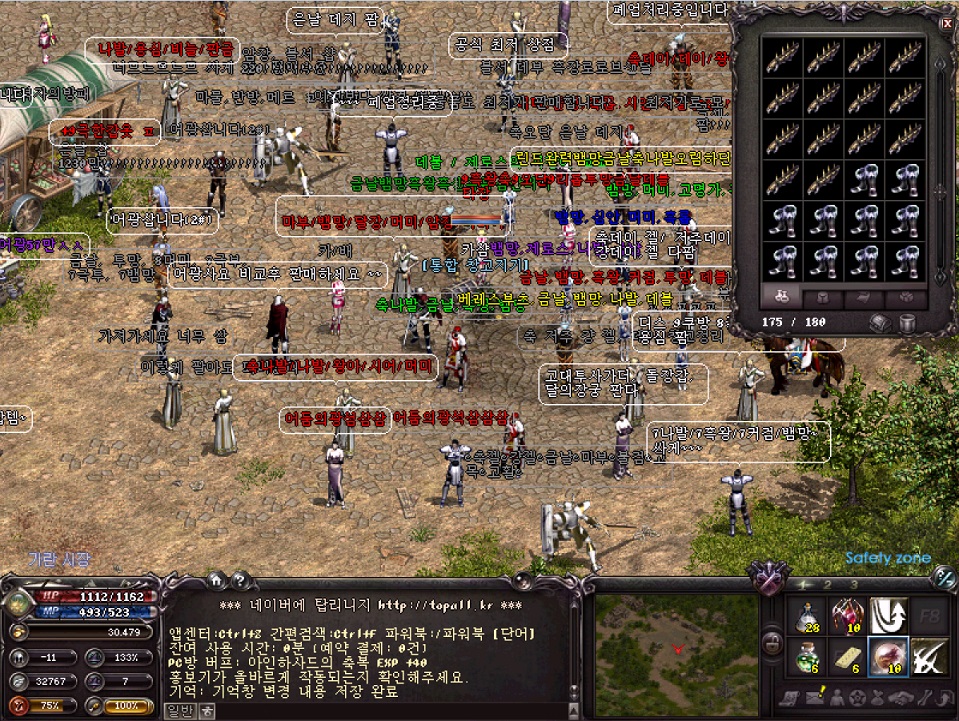Select the highlighted dragon orb hotbar slot
Image resolution: width=959 pixels, height=721 pixels.
pyautogui.click(x=890, y=657)
